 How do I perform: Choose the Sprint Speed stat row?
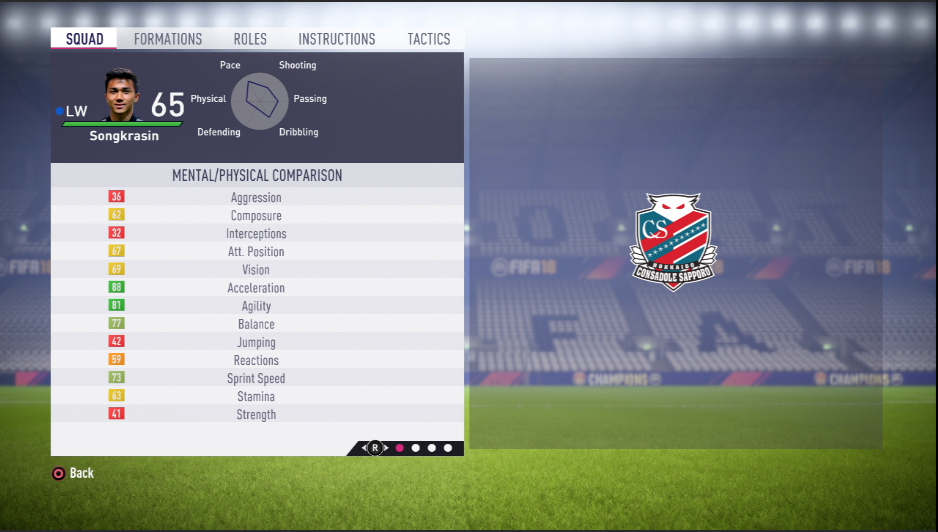(257, 379)
